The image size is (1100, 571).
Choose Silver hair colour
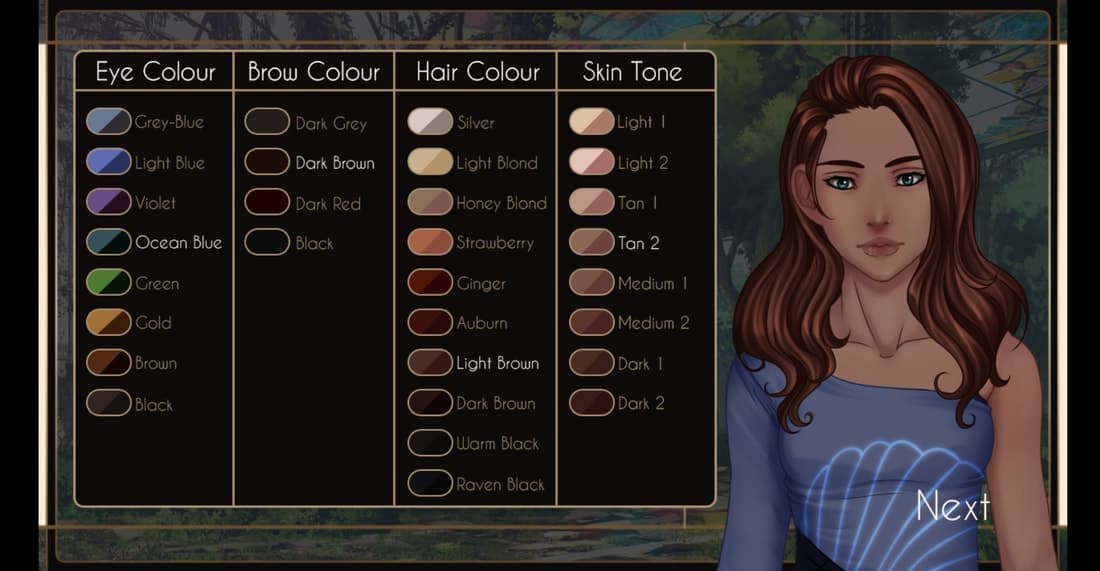pos(430,122)
